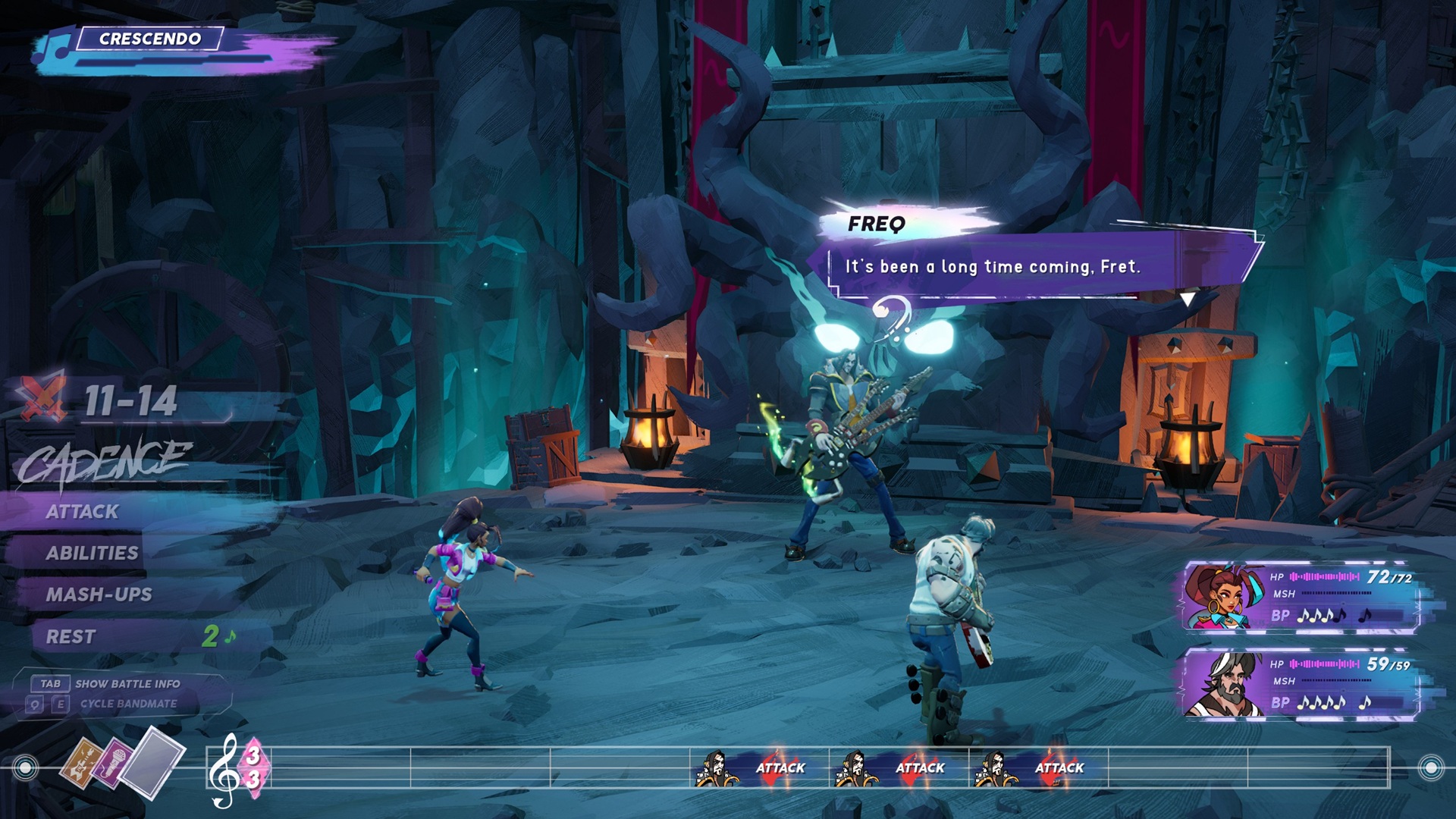Advance Freq's dialogue with the white arrow
1456x819 pixels.
coord(1188,299)
